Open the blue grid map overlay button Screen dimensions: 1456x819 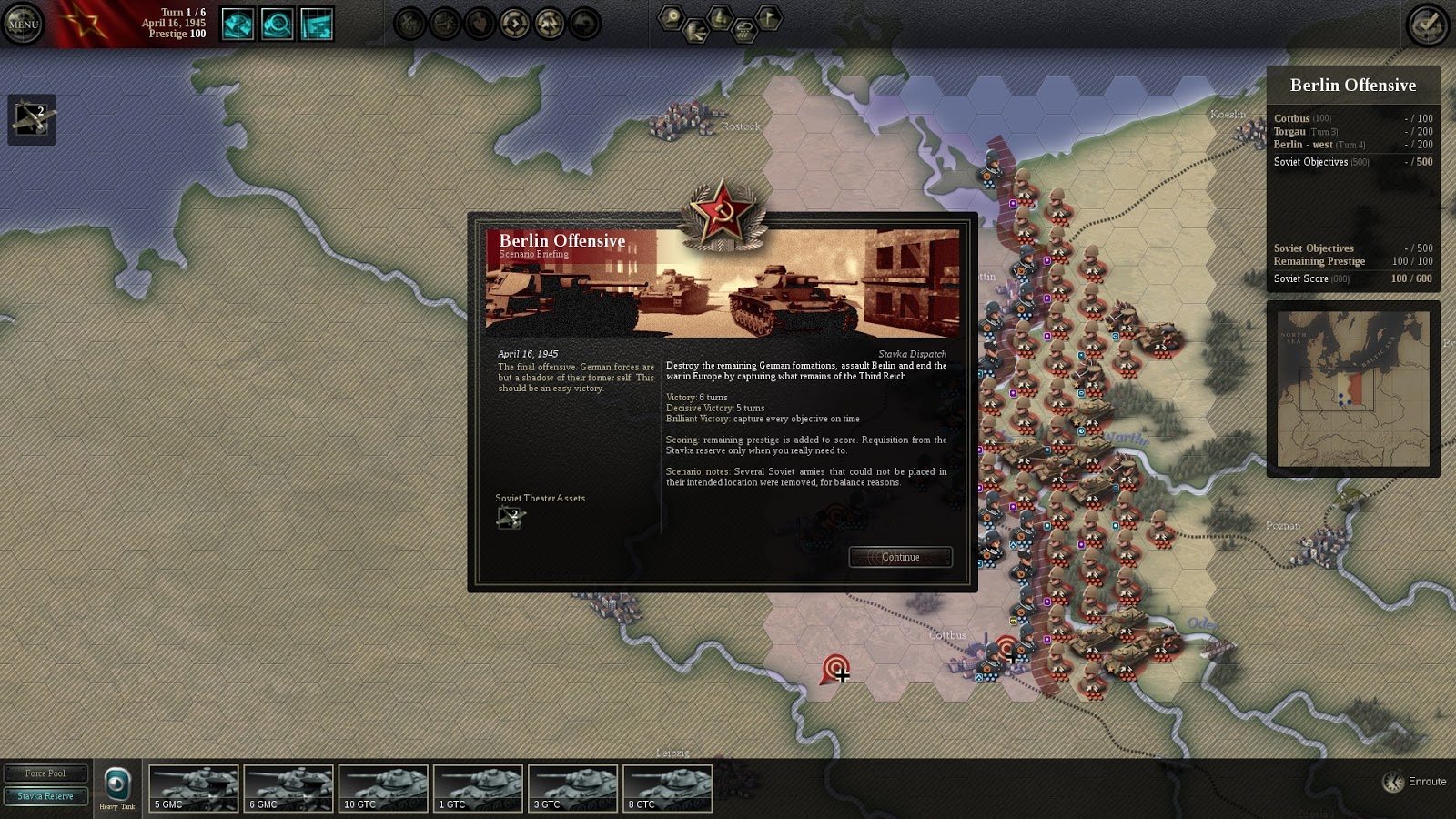316,25
